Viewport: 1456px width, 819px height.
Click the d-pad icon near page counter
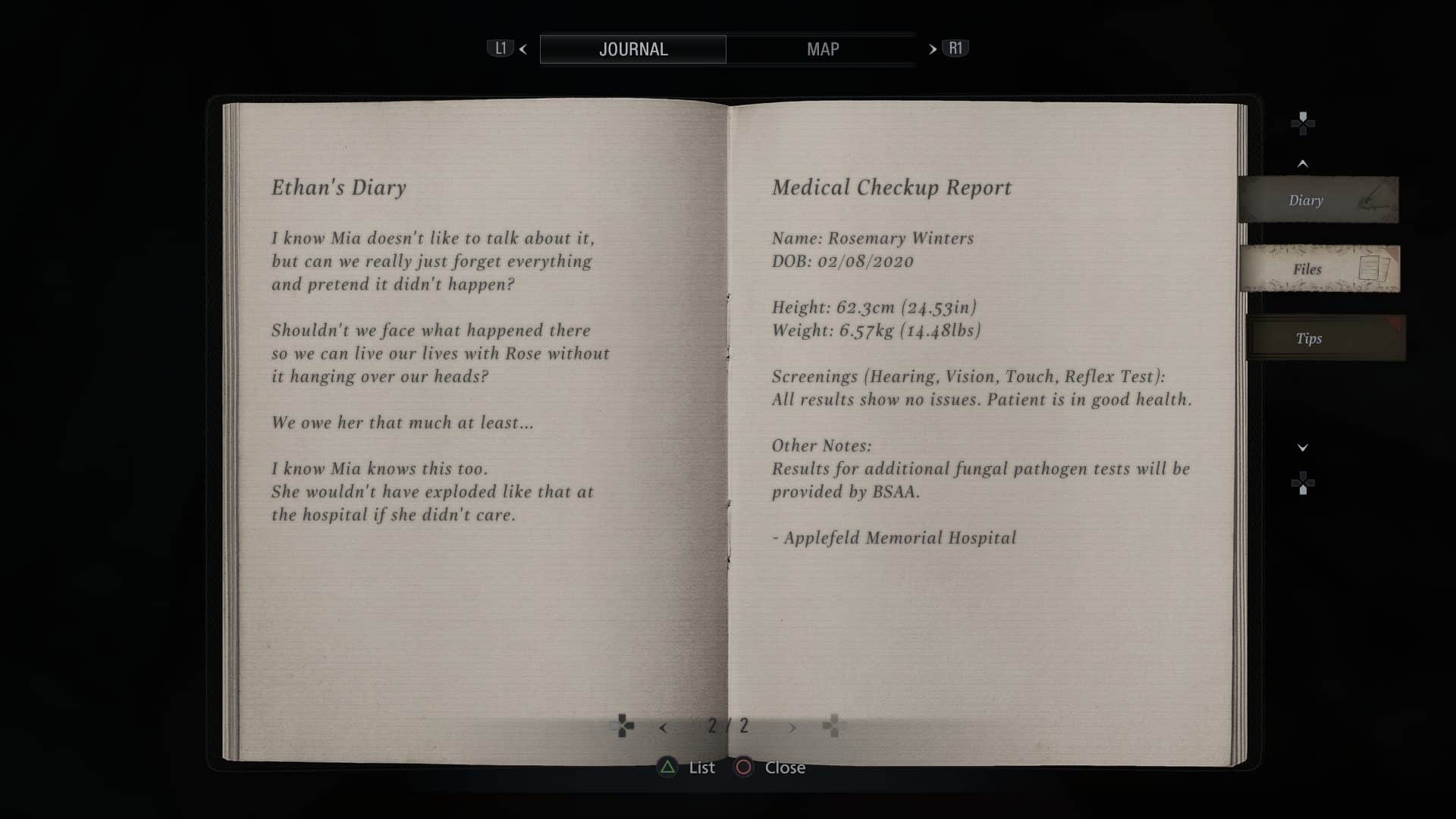(x=623, y=726)
